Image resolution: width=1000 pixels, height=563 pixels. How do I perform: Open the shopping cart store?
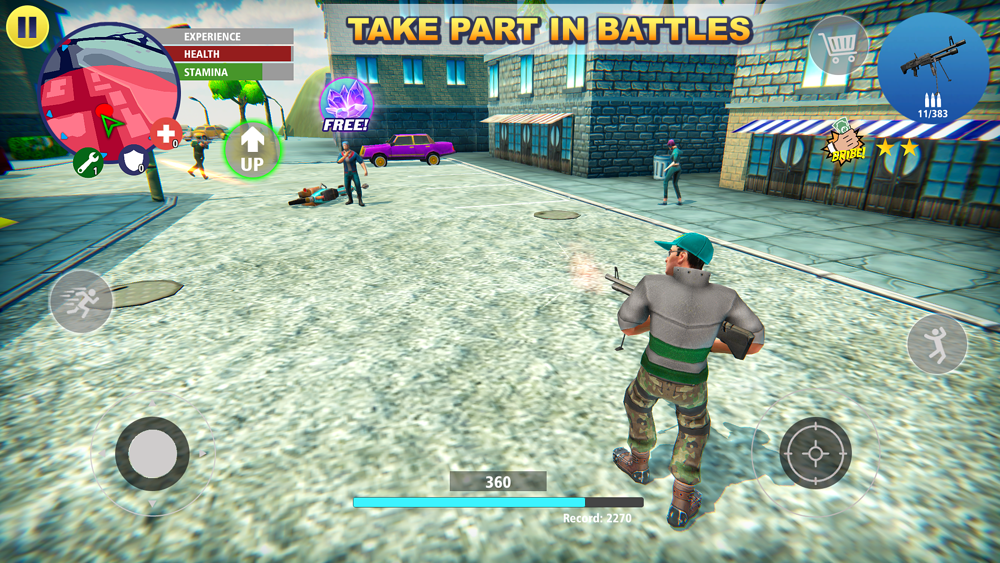[838, 45]
